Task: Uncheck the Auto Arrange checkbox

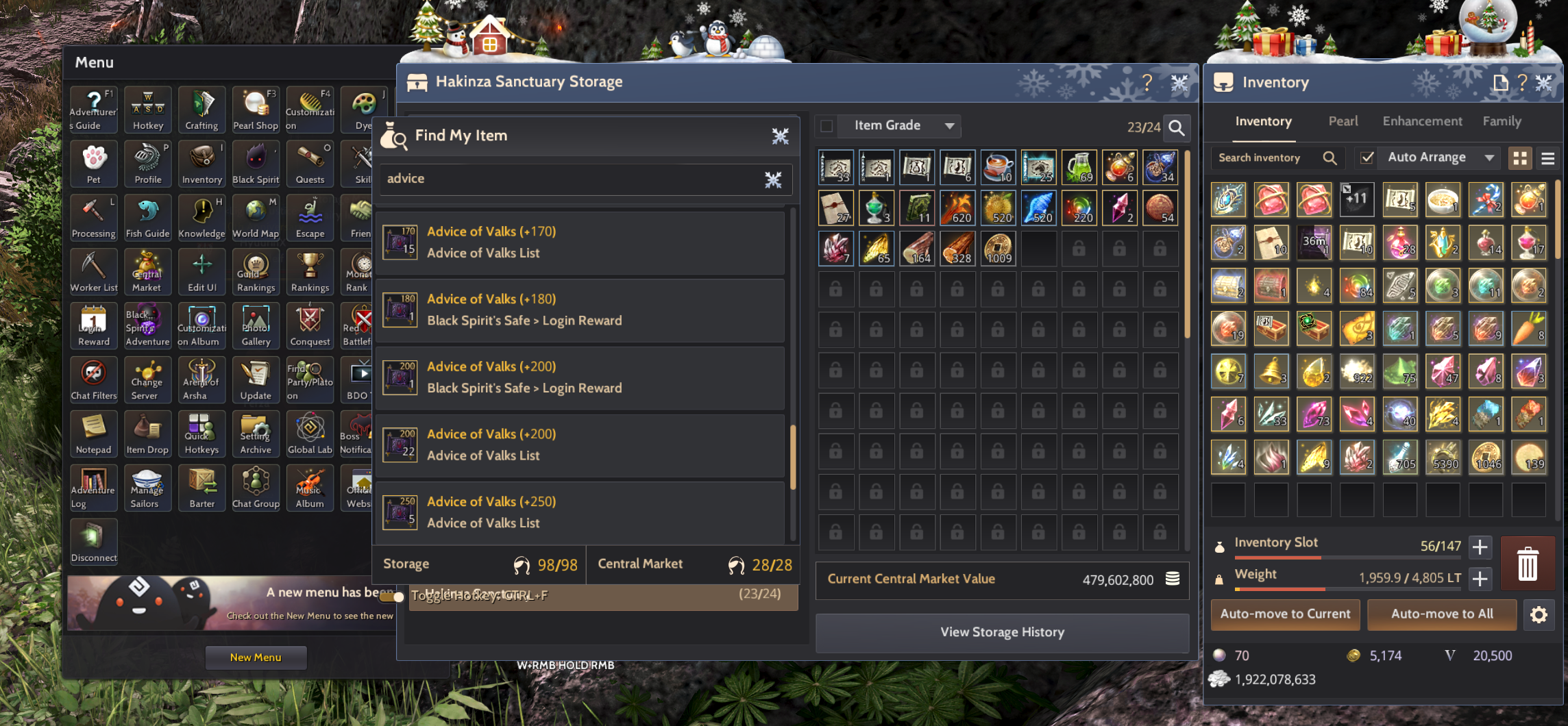Action: pos(1367,157)
